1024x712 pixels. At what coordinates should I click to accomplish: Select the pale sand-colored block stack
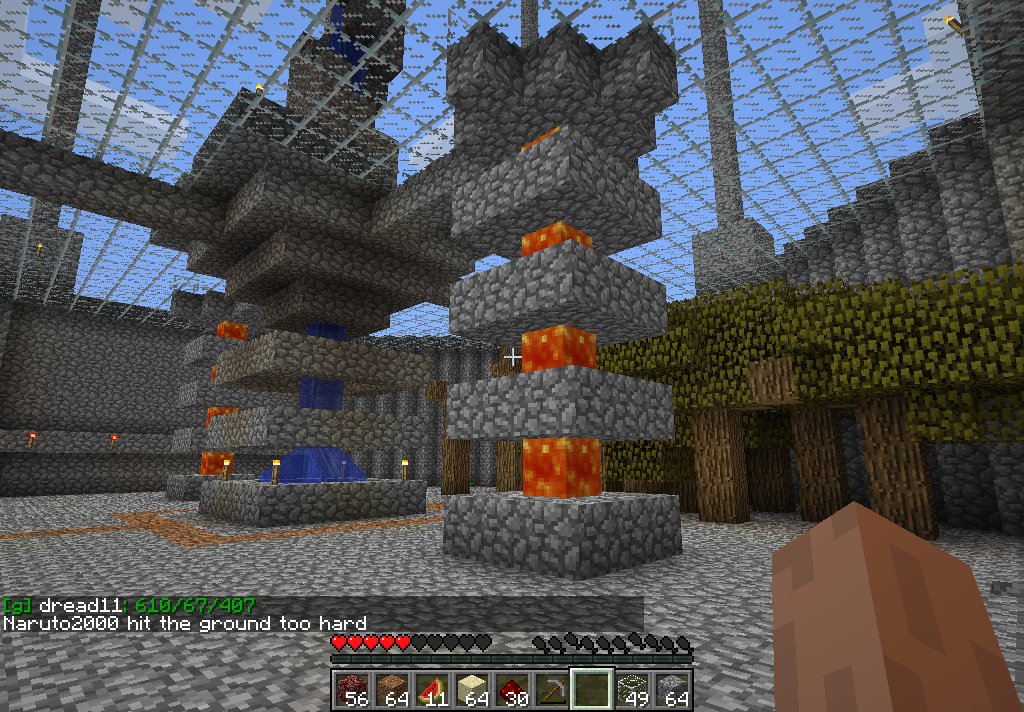[x=471, y=690]
